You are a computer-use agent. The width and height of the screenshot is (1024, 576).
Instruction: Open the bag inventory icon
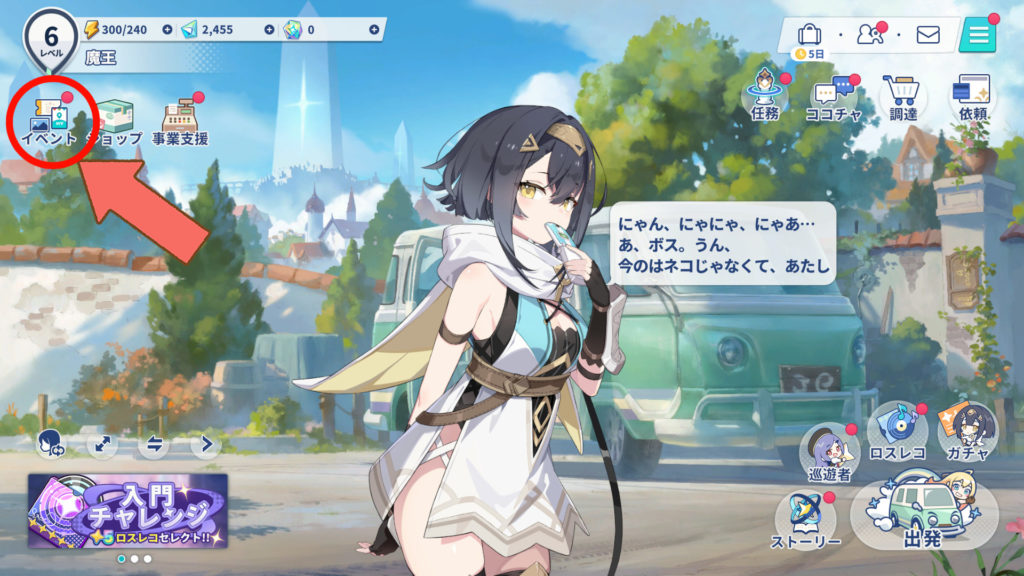click(810, 36)
